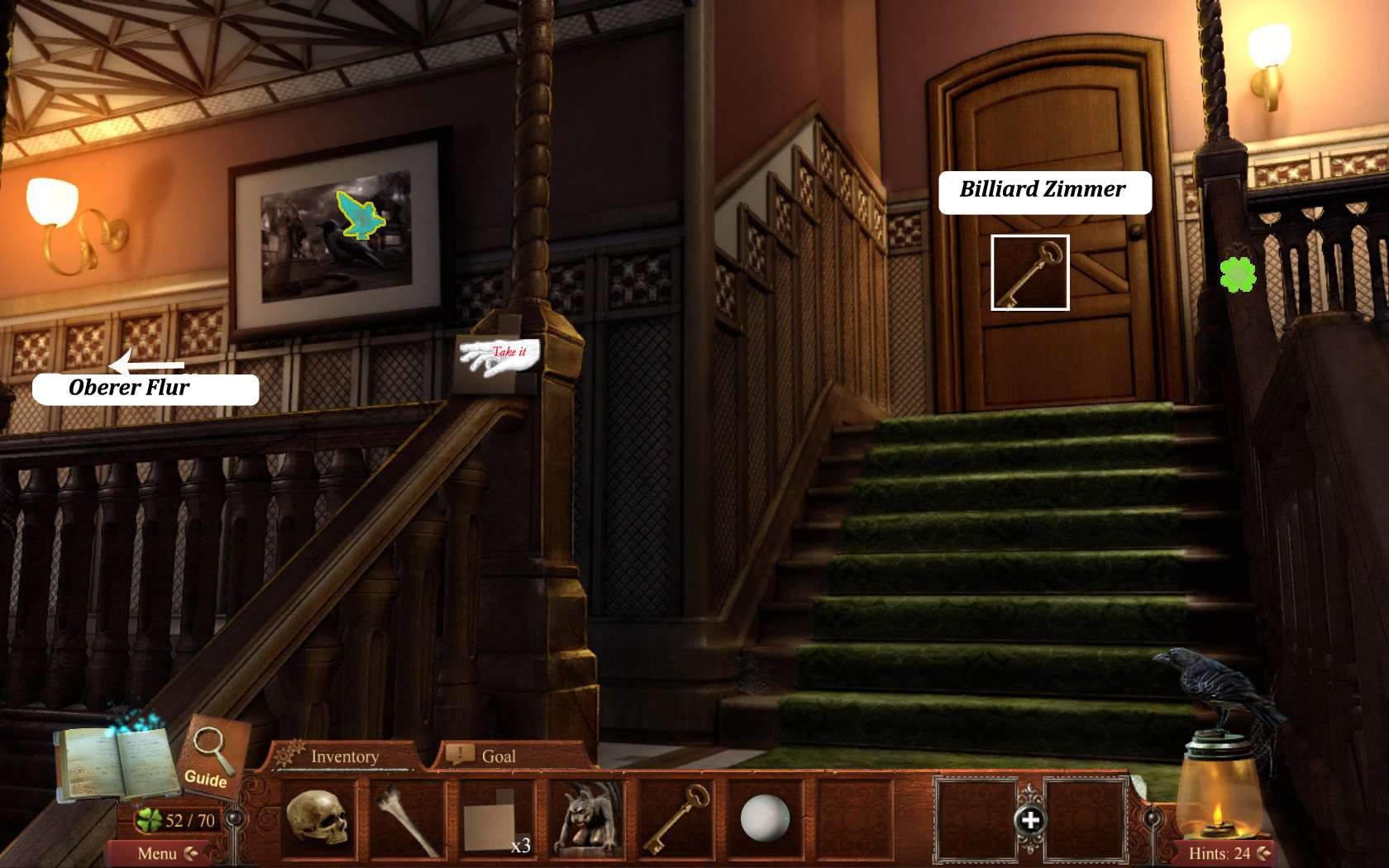Image resolution: width=1389 pixels, height=868 pixels.
Task: Select the white billiard ball slot
Action: pos(765,818)
